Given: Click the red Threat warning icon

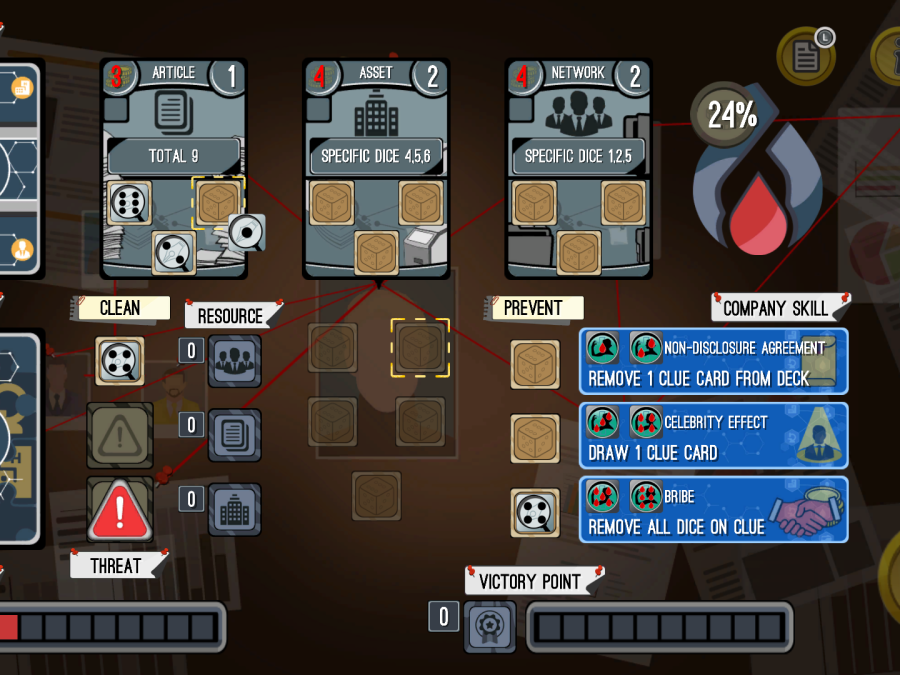Looking at the screenshot, I should click(x=120, y=510).
